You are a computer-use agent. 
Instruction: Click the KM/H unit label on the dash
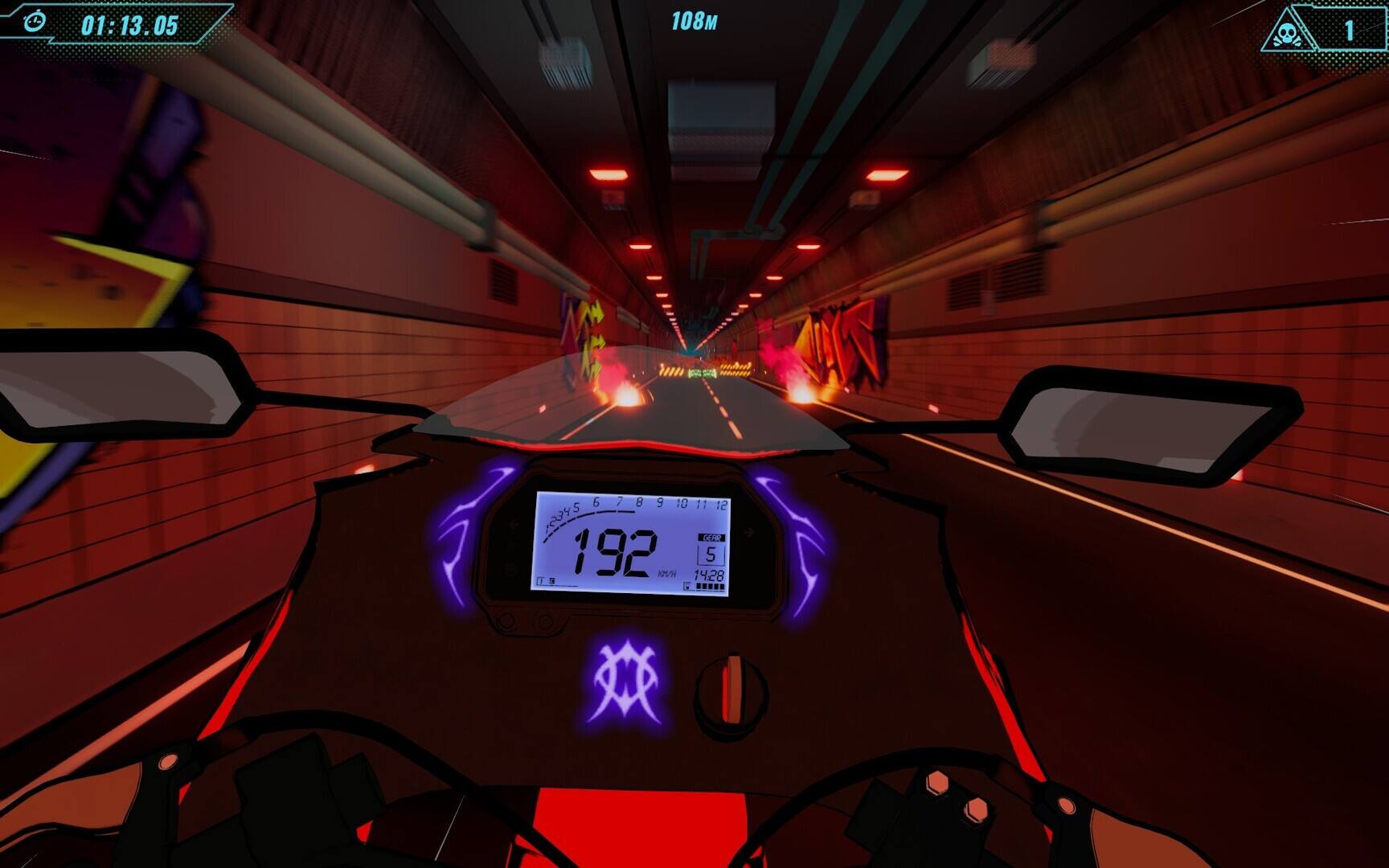click(x=667, y=572)
